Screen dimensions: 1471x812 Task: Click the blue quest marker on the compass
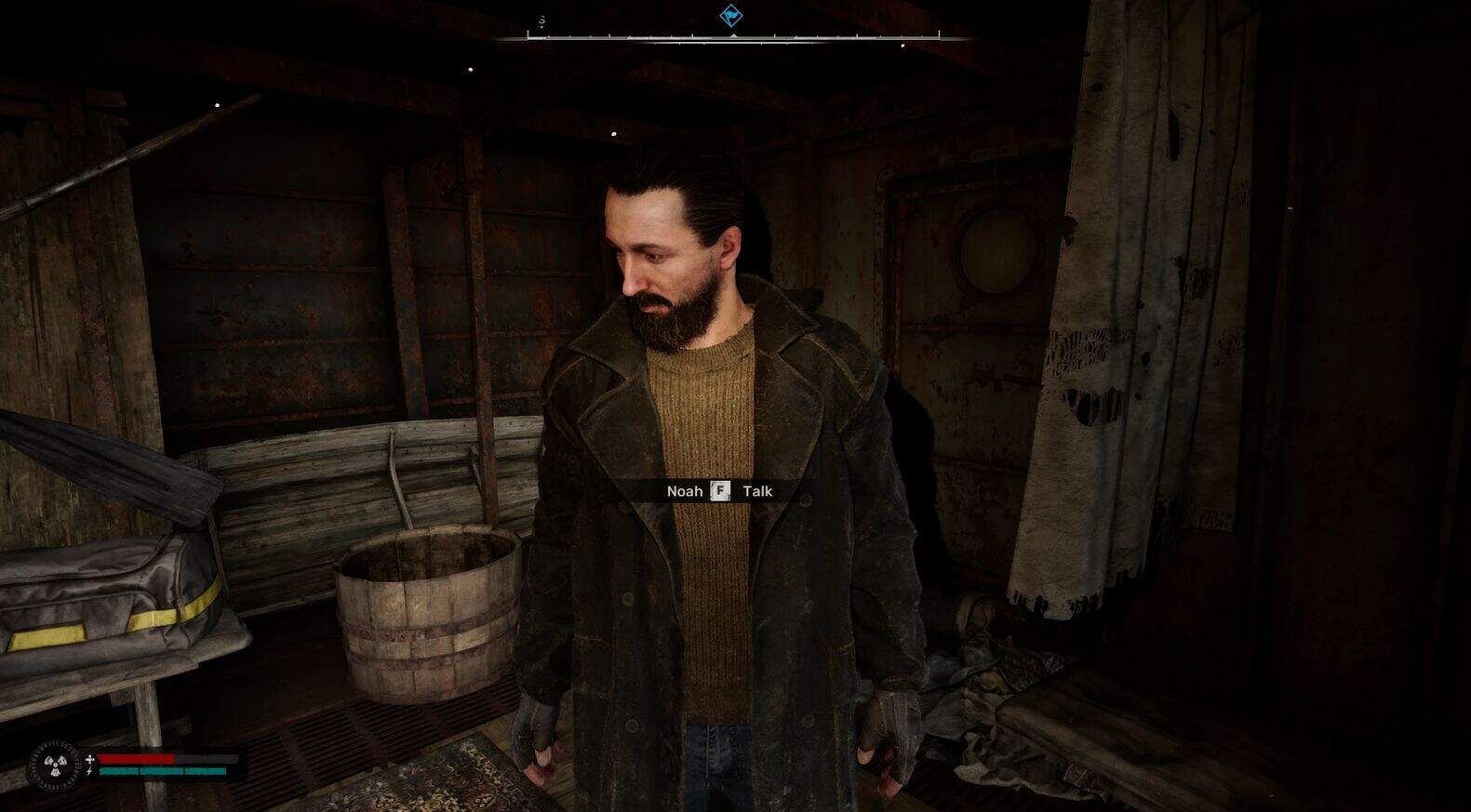coord(731,16)
